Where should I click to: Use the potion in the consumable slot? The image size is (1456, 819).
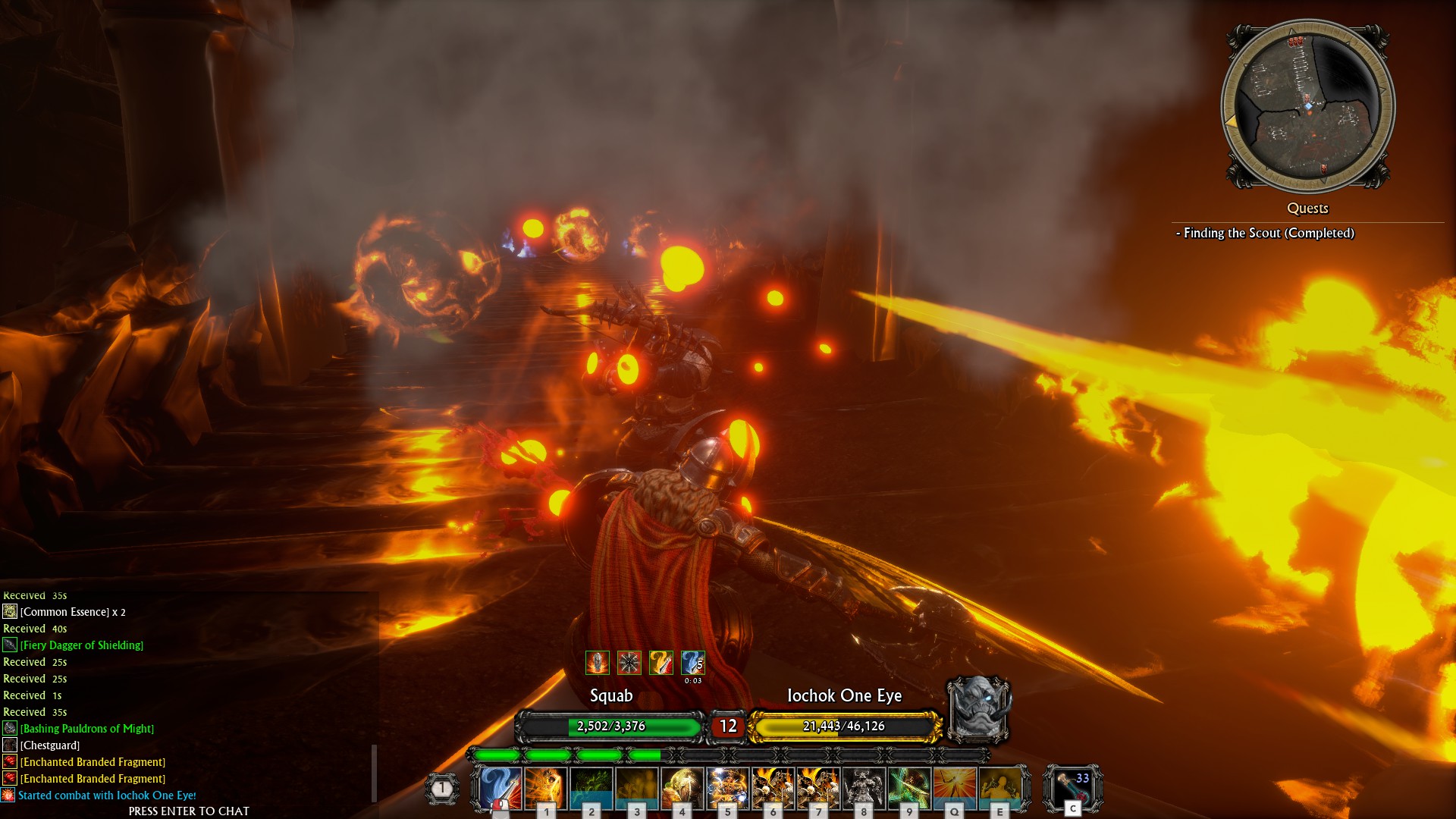[1072, 787]
